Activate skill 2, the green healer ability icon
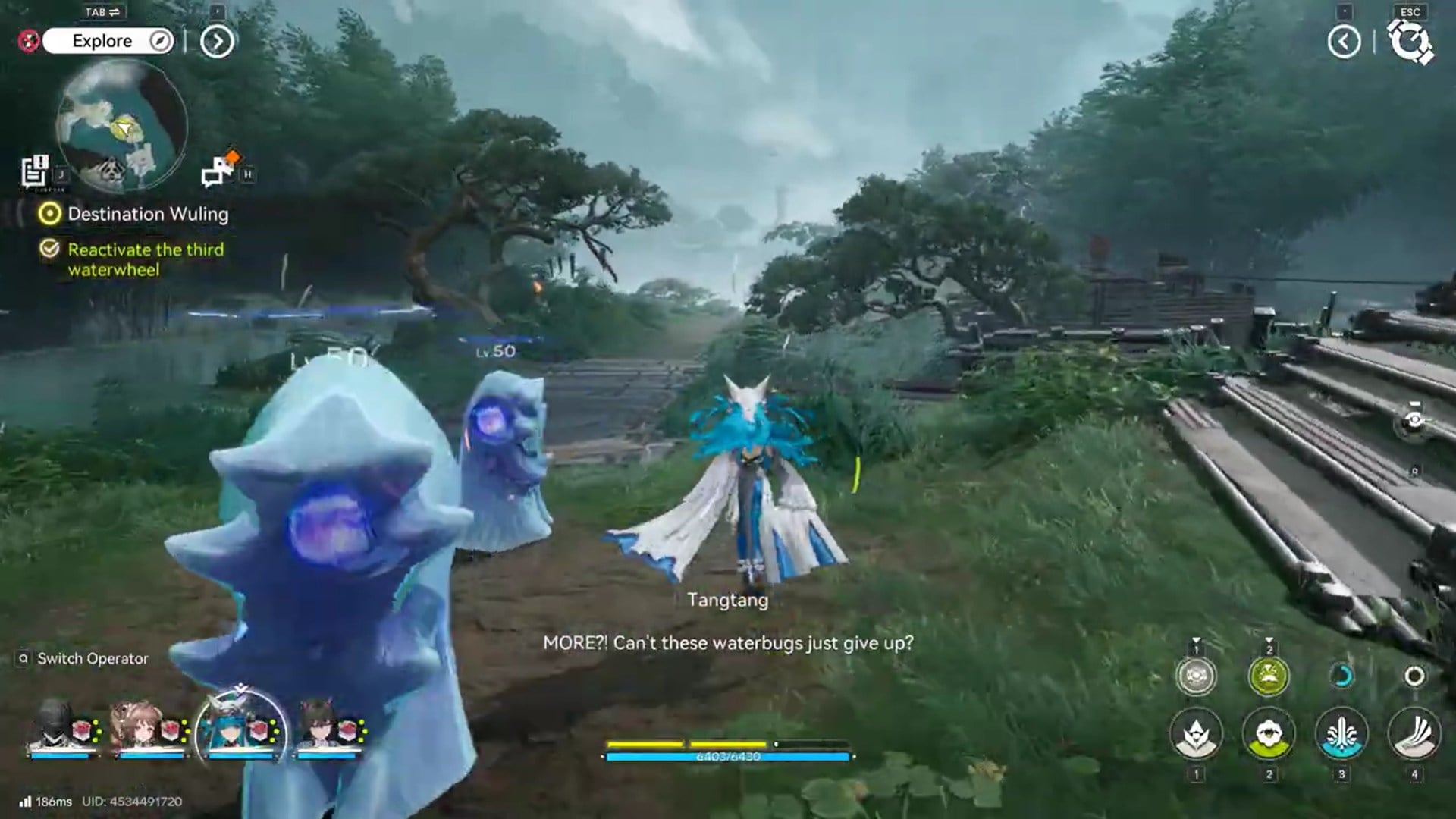1456x819 pixels. point(1269,733)
